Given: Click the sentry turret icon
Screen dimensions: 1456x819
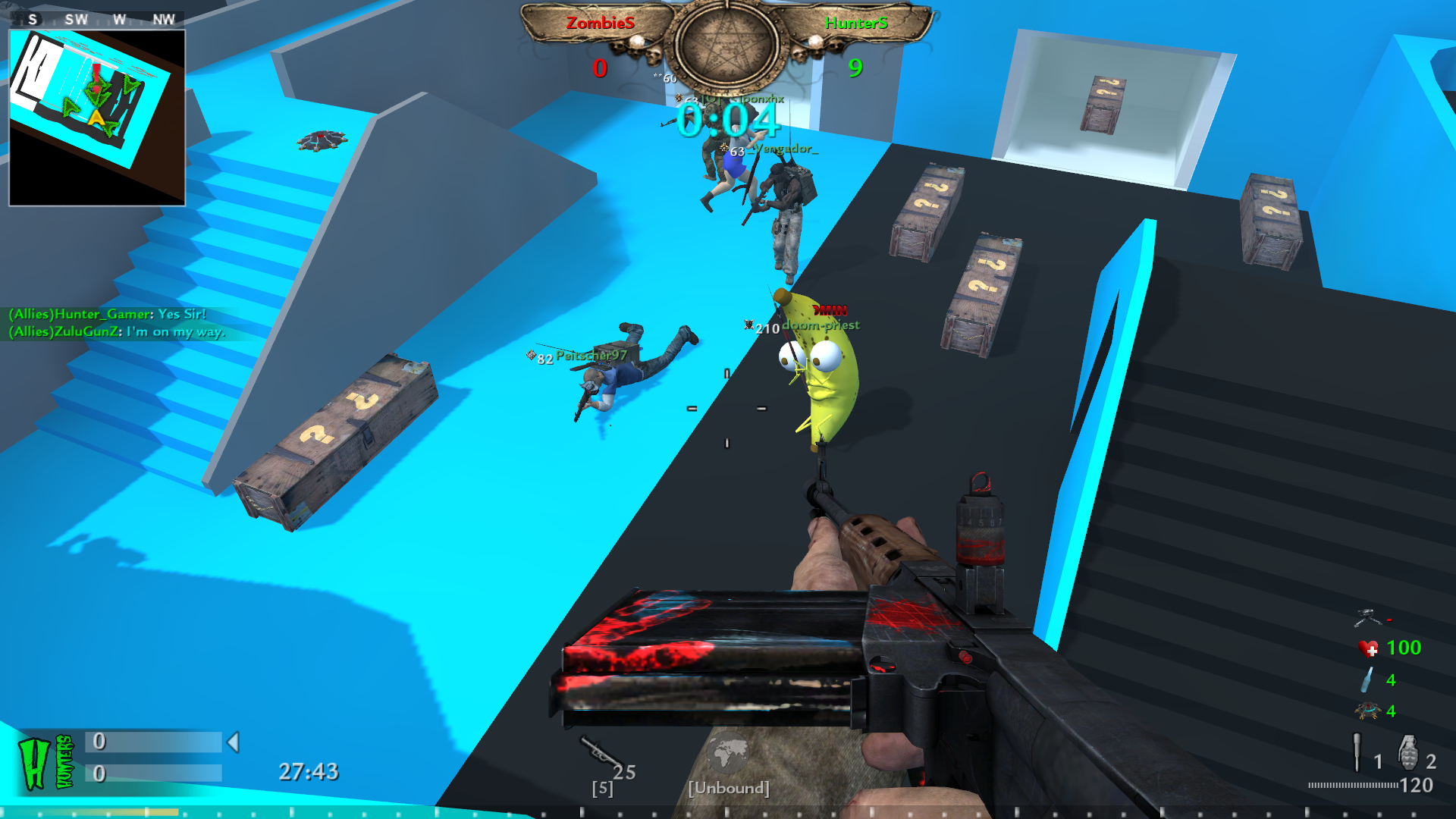Looking at the screenshot, I should (1367, 617).
